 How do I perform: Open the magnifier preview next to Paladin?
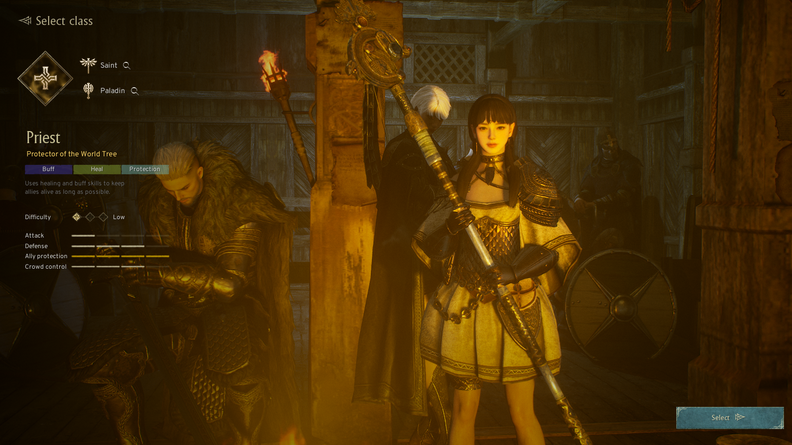click(134, 91)
